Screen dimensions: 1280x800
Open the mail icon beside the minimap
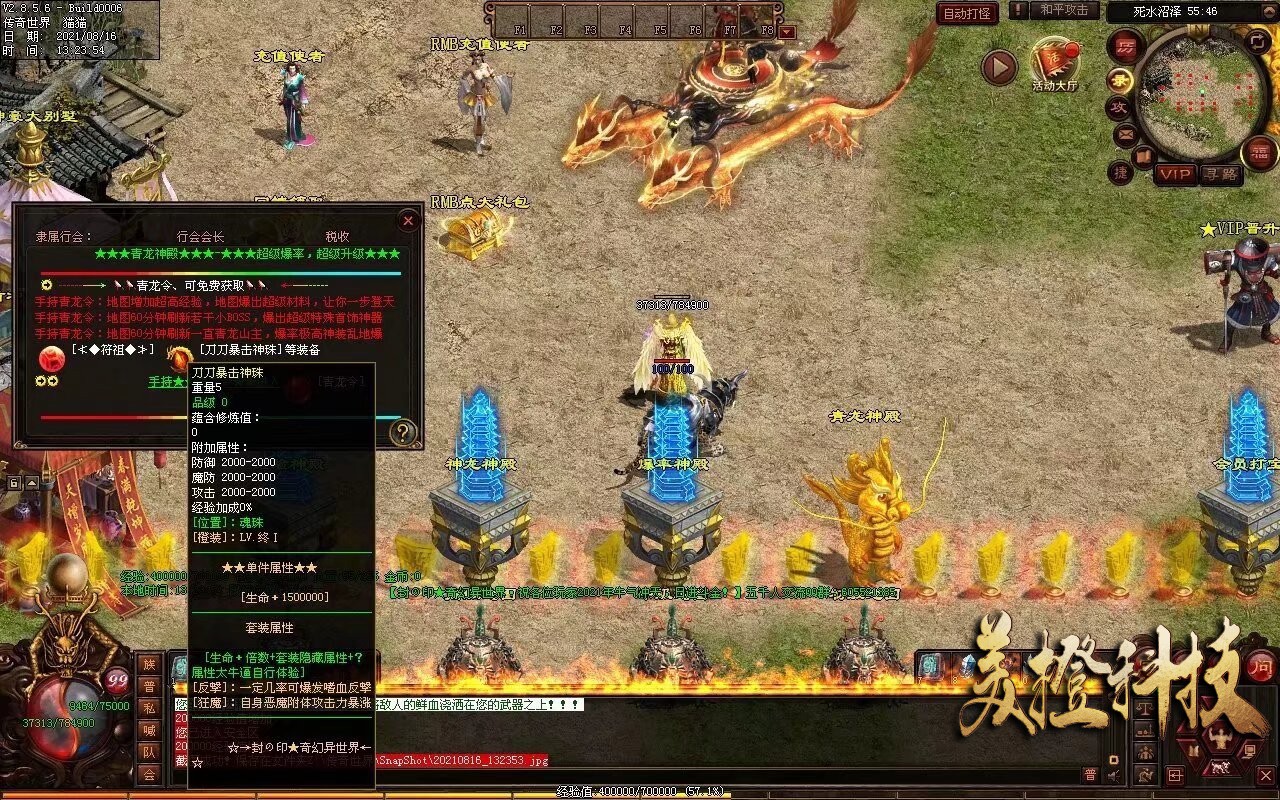[x=1124, y=134]
